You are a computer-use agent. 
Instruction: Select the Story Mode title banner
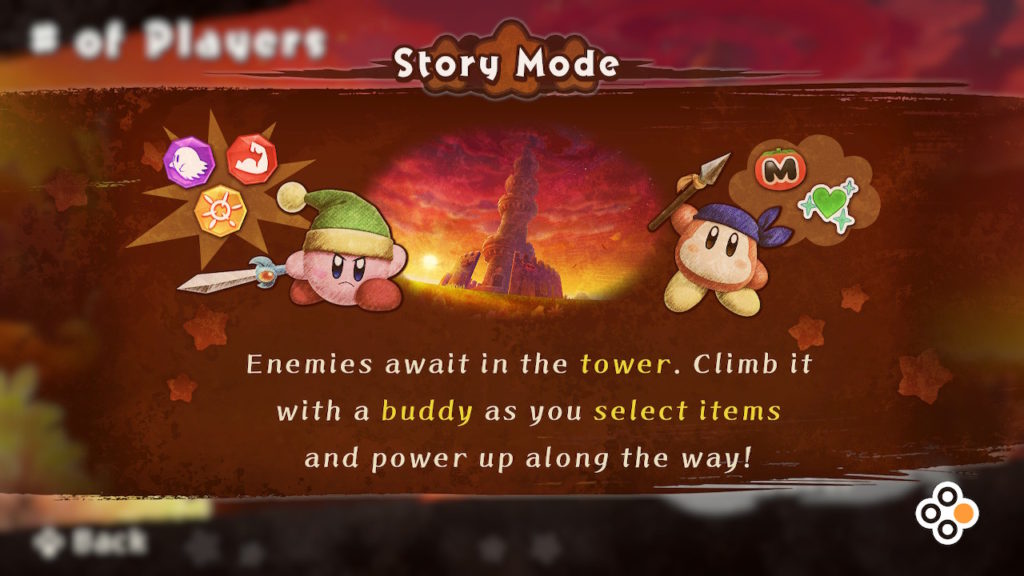click(506, 64)
